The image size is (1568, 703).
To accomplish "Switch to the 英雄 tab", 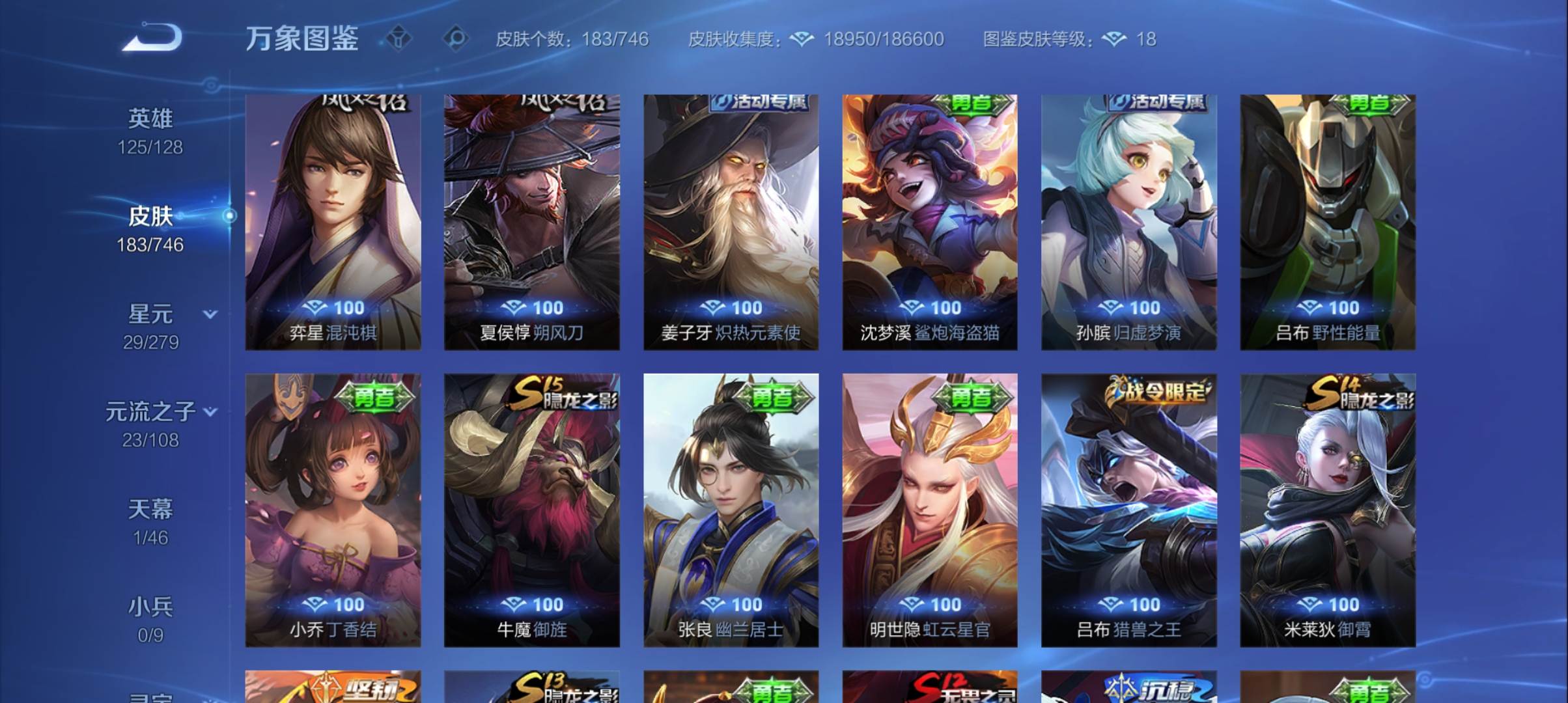I will click(x=151, y=117).
